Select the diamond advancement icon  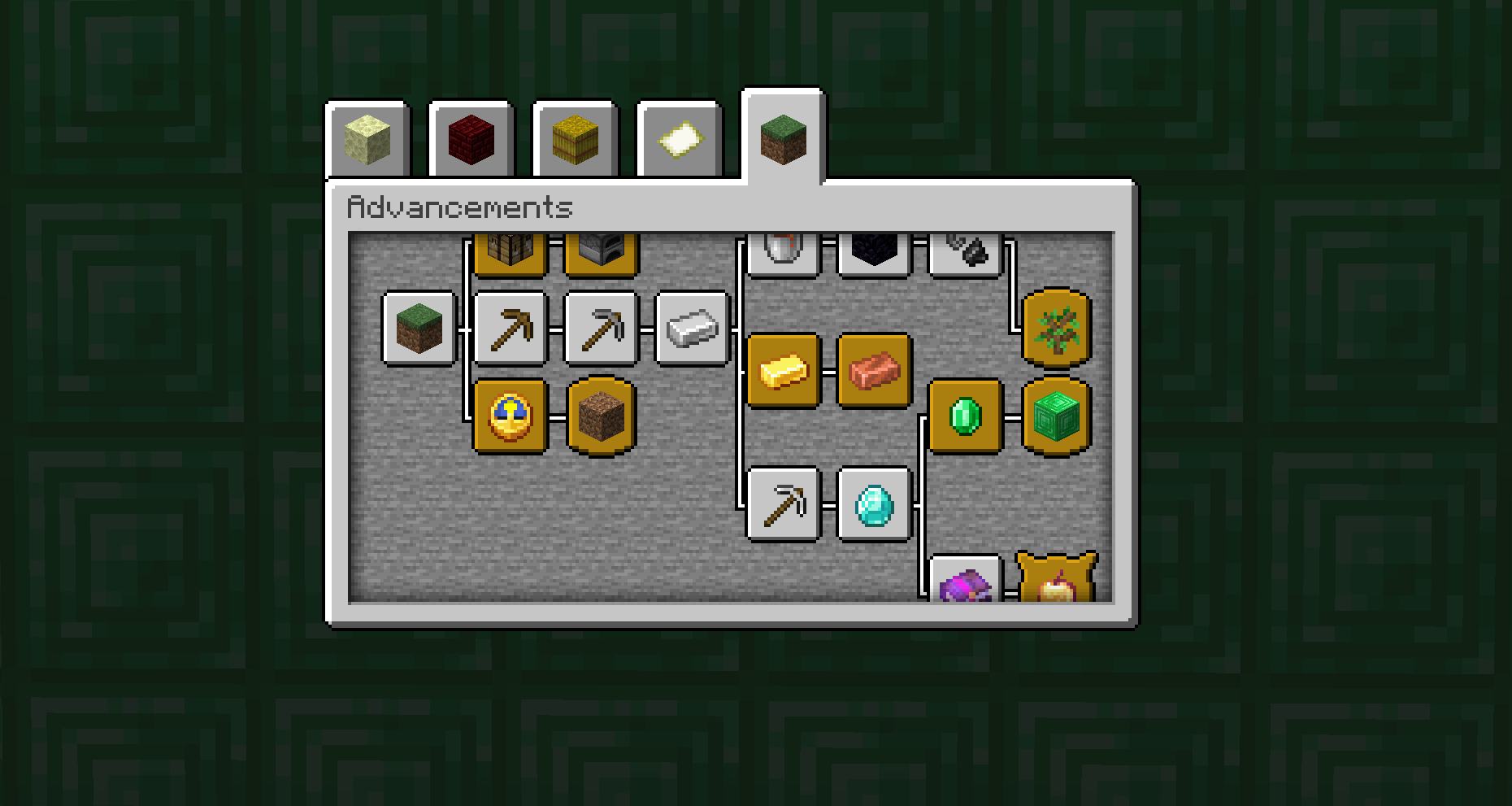[x=874, y=506]
